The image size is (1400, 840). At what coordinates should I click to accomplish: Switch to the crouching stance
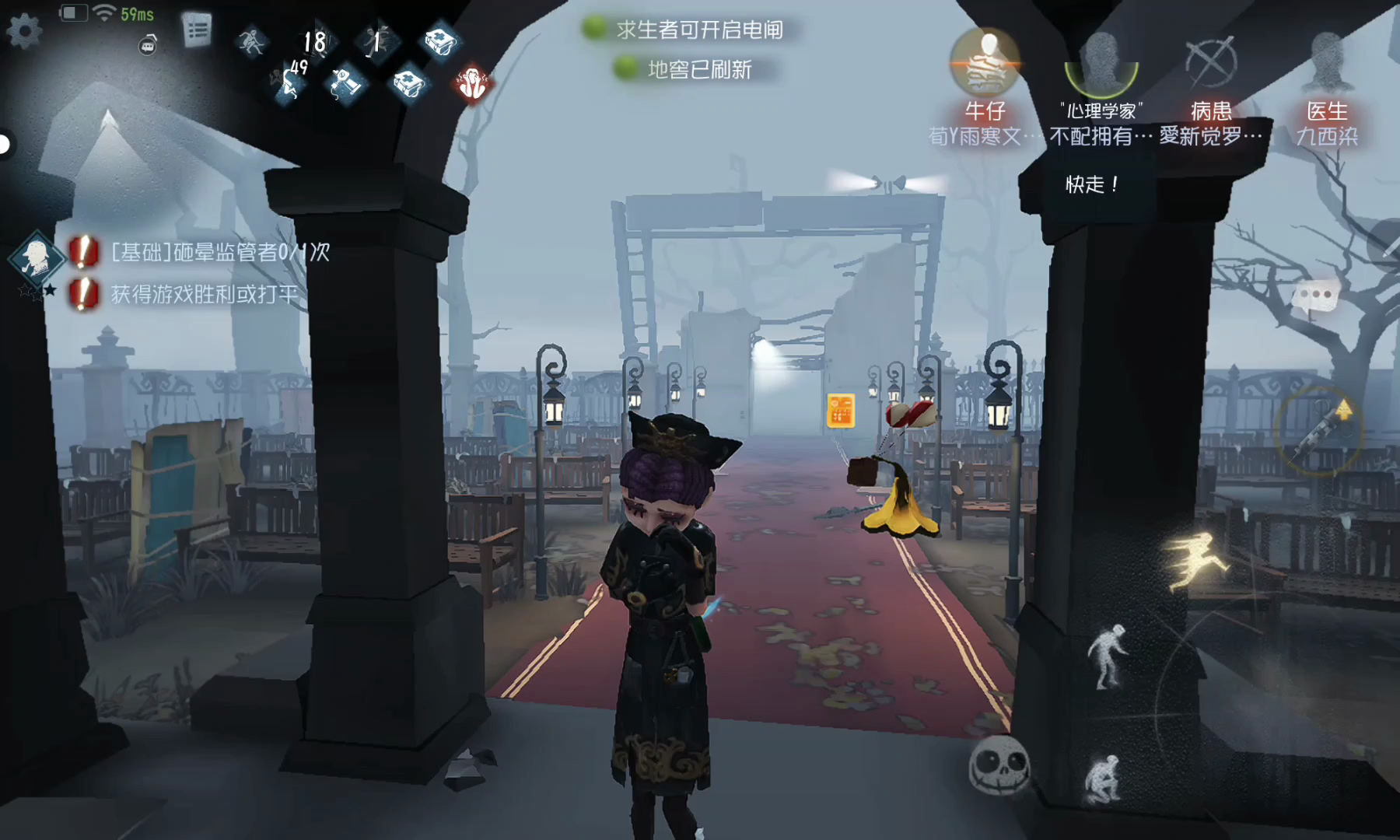click(1104, 779)
